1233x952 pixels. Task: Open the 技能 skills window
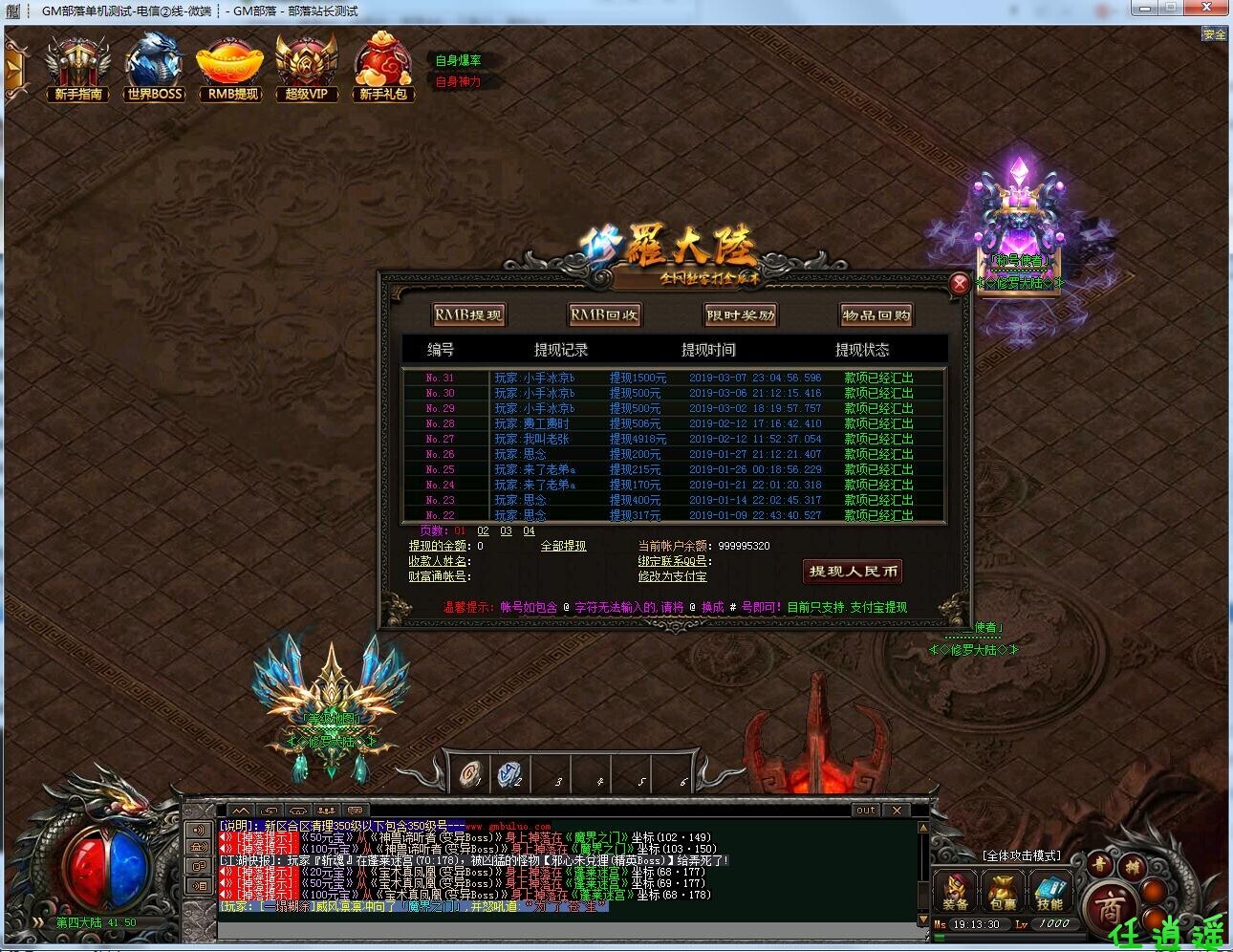coord(1049,891)
